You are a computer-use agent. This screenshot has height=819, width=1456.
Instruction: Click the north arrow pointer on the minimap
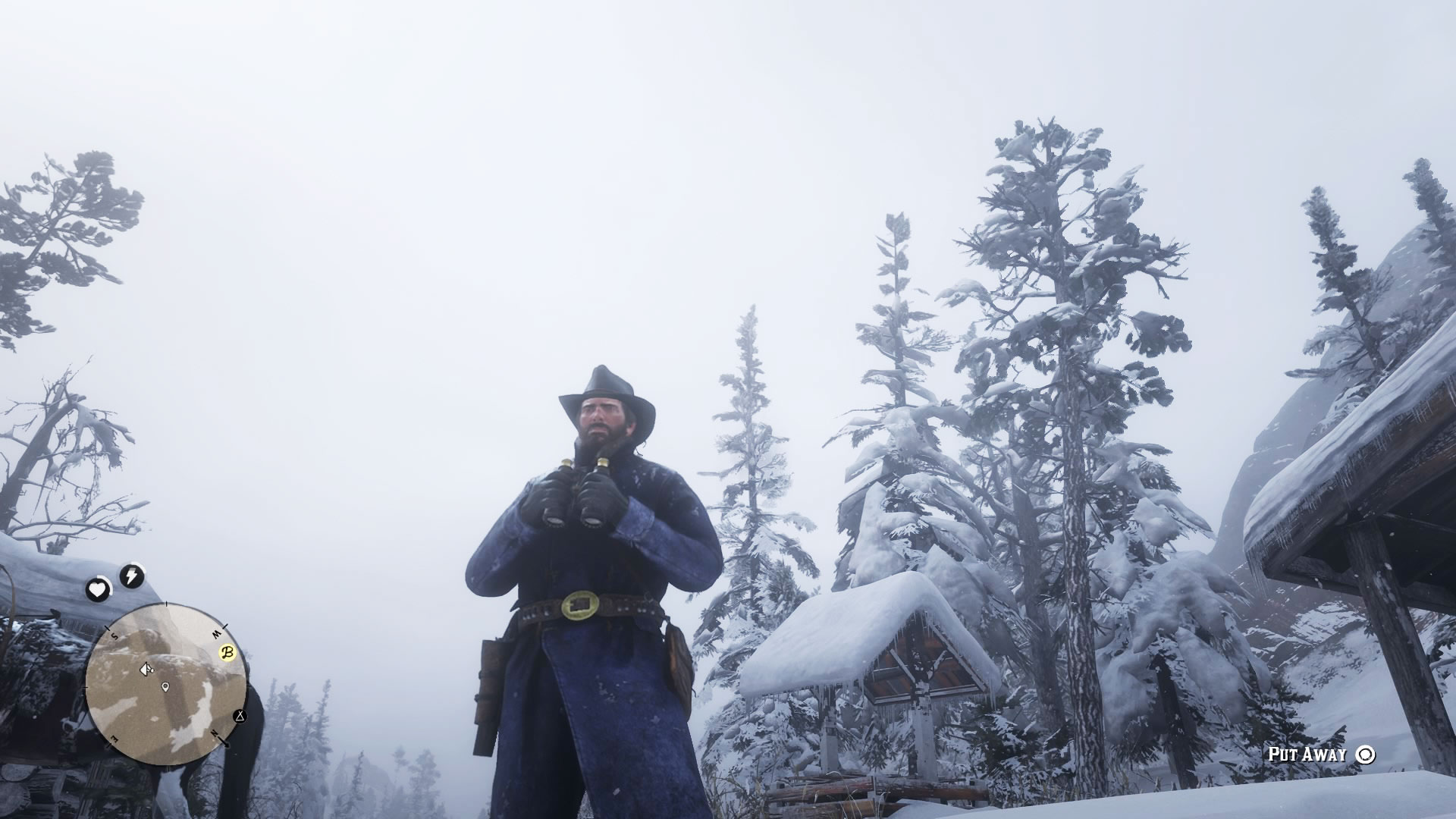pos(225,744)
